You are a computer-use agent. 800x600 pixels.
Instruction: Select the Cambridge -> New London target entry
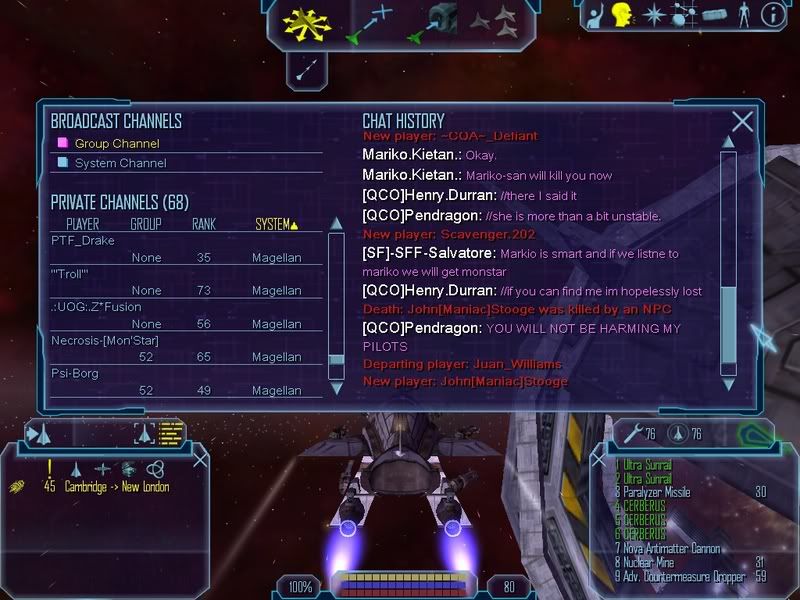point(119,487)
